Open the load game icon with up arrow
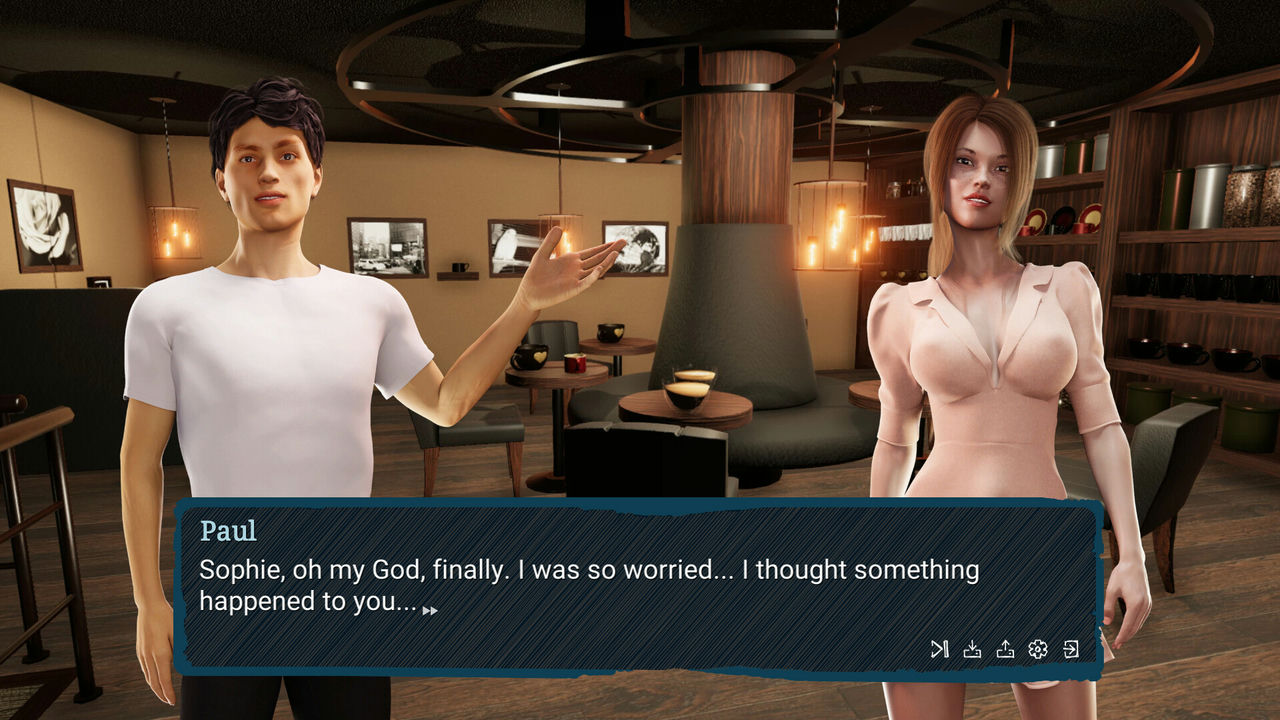The width and height of the screenshot is (1280, 720). coord(1005,650)
